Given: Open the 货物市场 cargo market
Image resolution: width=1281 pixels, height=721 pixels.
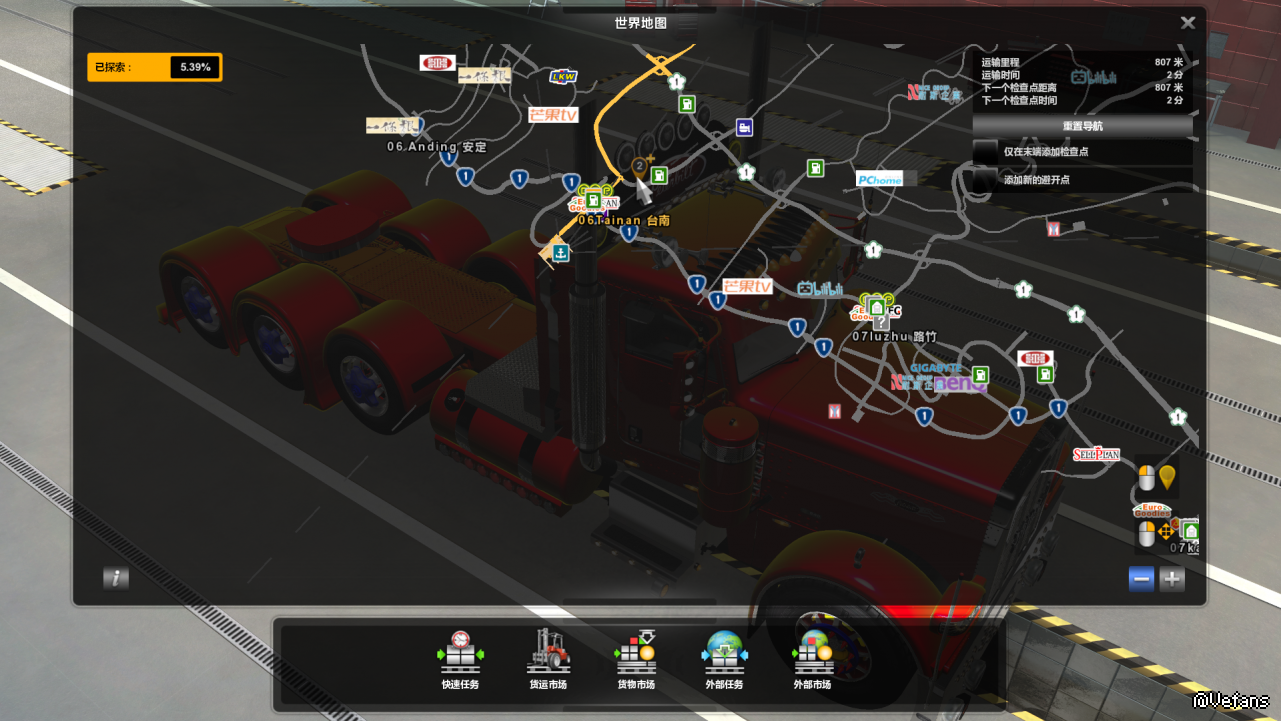Looking at the screenshot, I should pos(636,659).
